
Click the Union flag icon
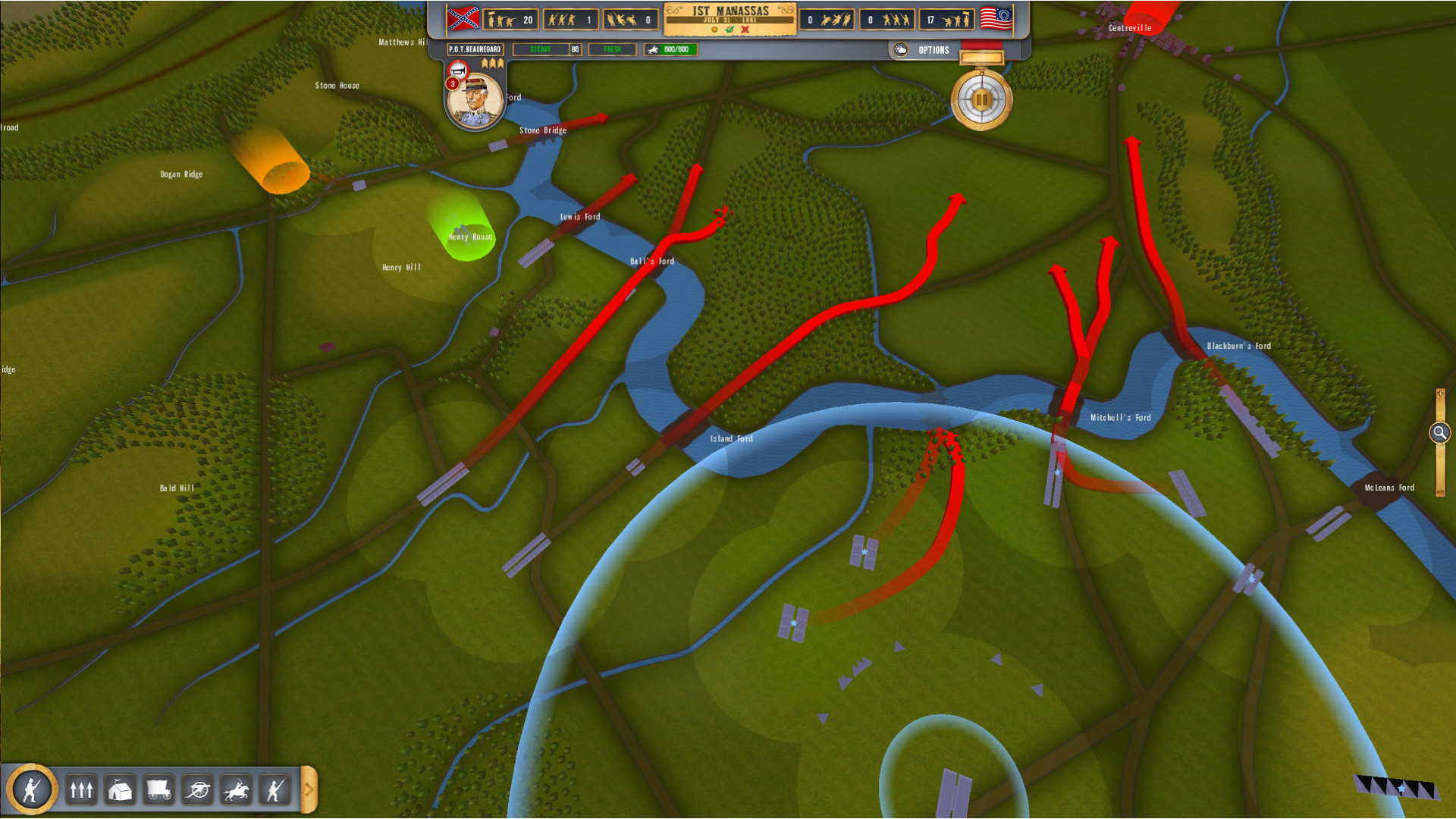point(996,19)
